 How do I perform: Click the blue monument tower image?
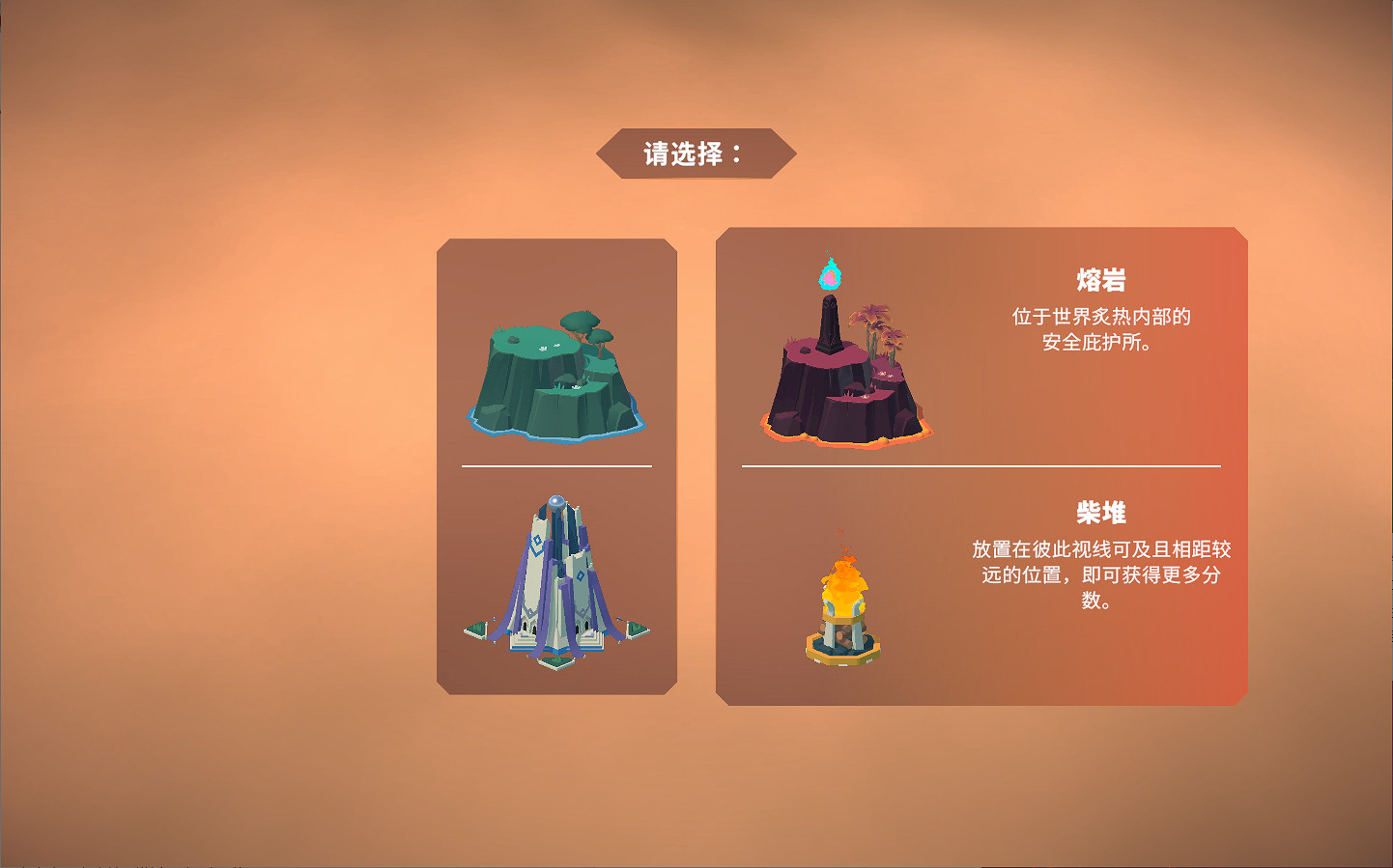coord(555,579)
